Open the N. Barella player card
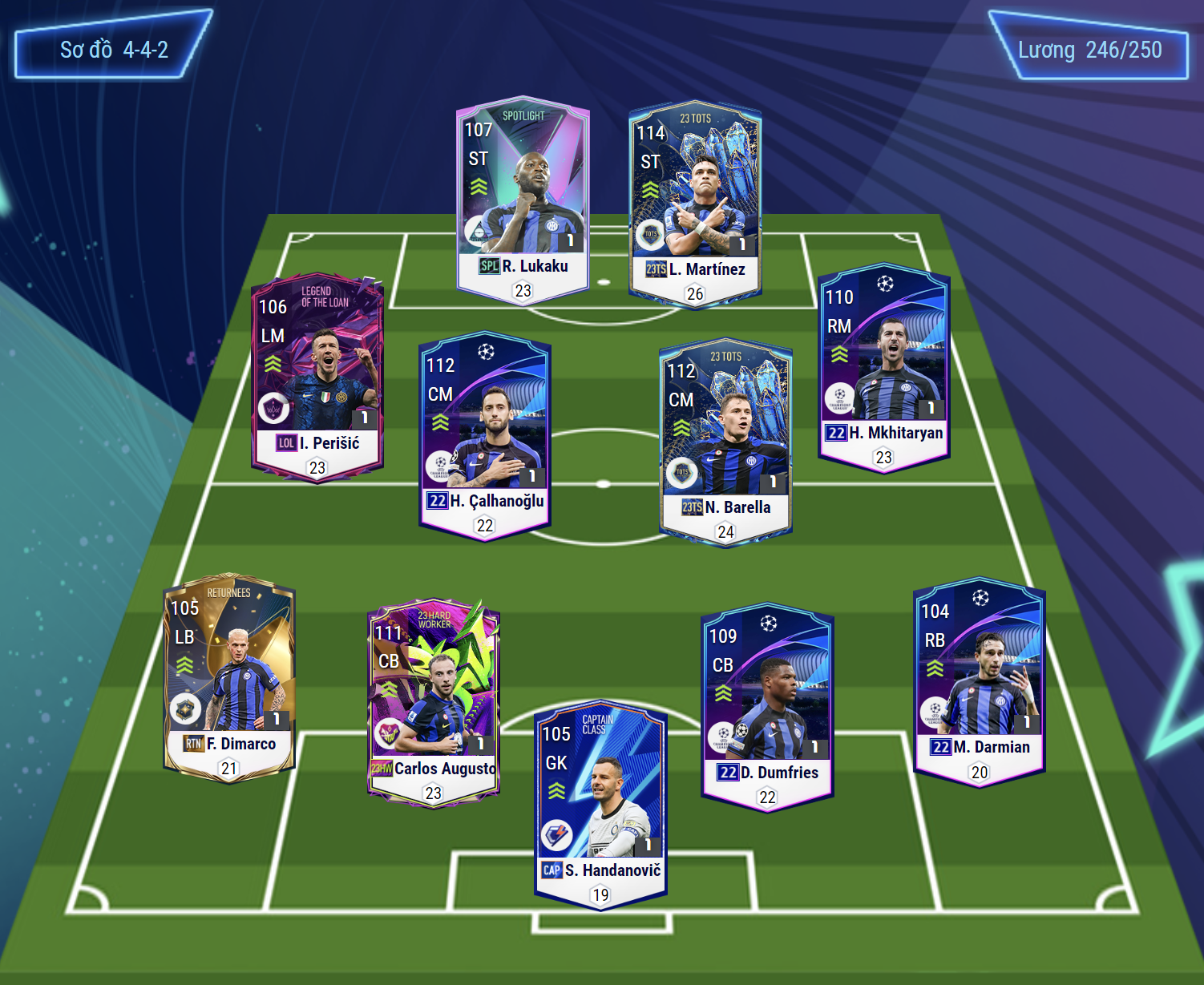The image size is (1204, 985). pyautogui.click(x=725, y=442)
